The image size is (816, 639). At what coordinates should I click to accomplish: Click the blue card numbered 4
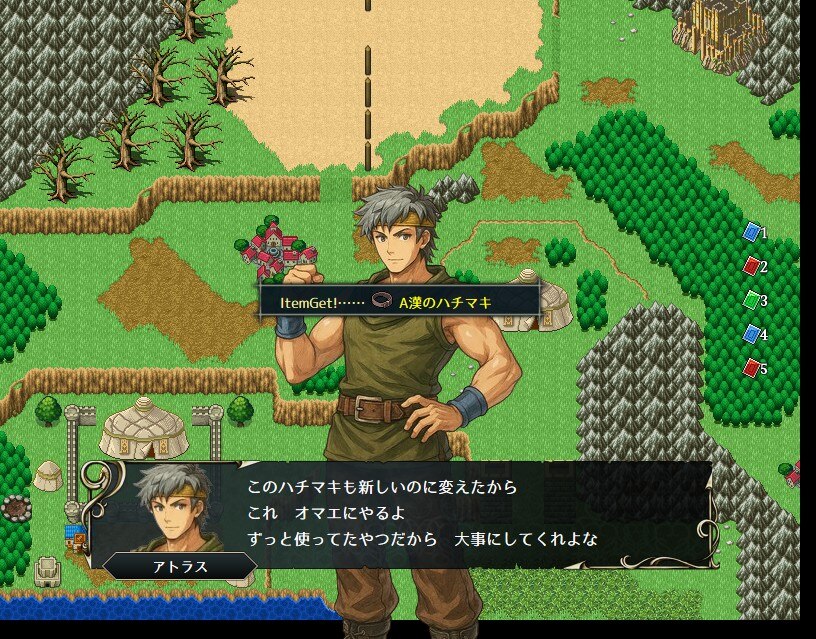[752, 335]
